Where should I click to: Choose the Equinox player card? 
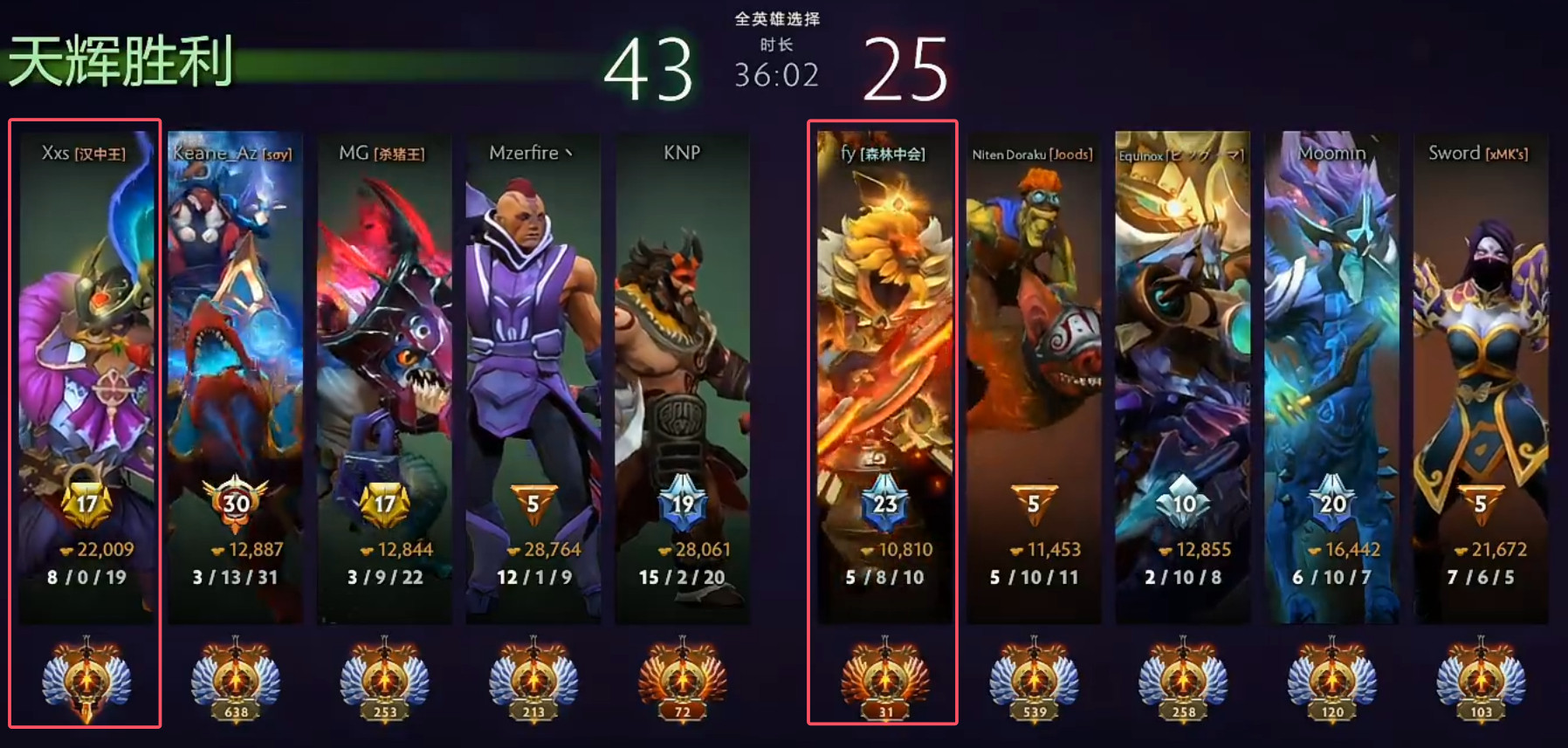coord(1182,375)
